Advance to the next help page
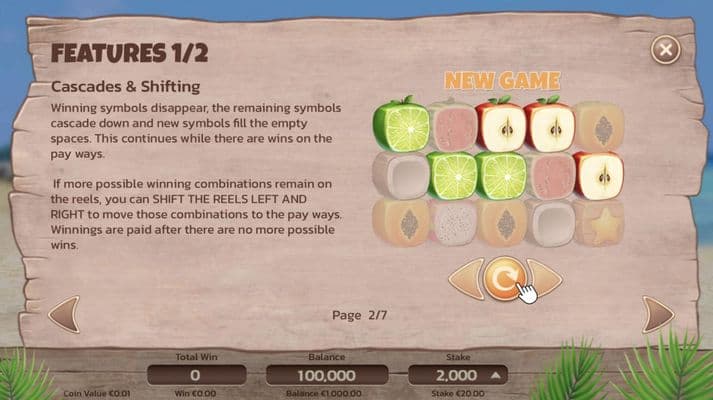This screenshot has height=400, width=713. [x=657, y=314]
